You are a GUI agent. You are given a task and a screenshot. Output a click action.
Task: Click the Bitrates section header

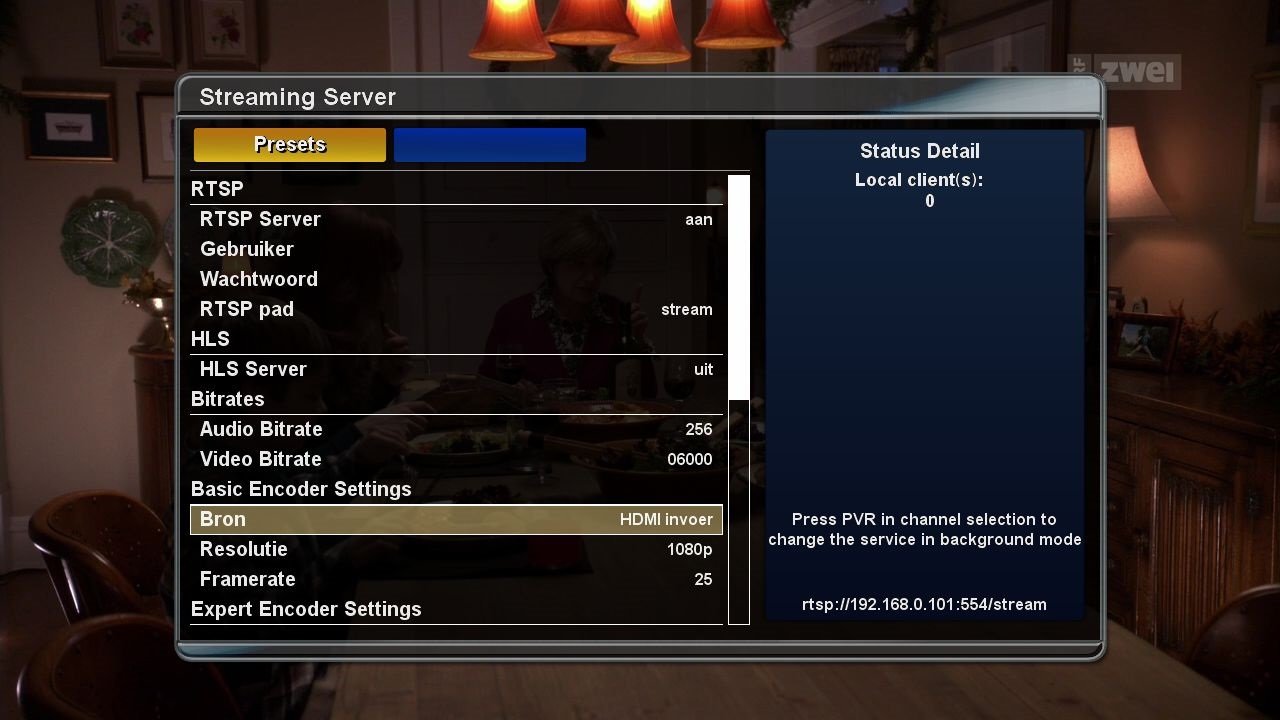coord(227,398)
